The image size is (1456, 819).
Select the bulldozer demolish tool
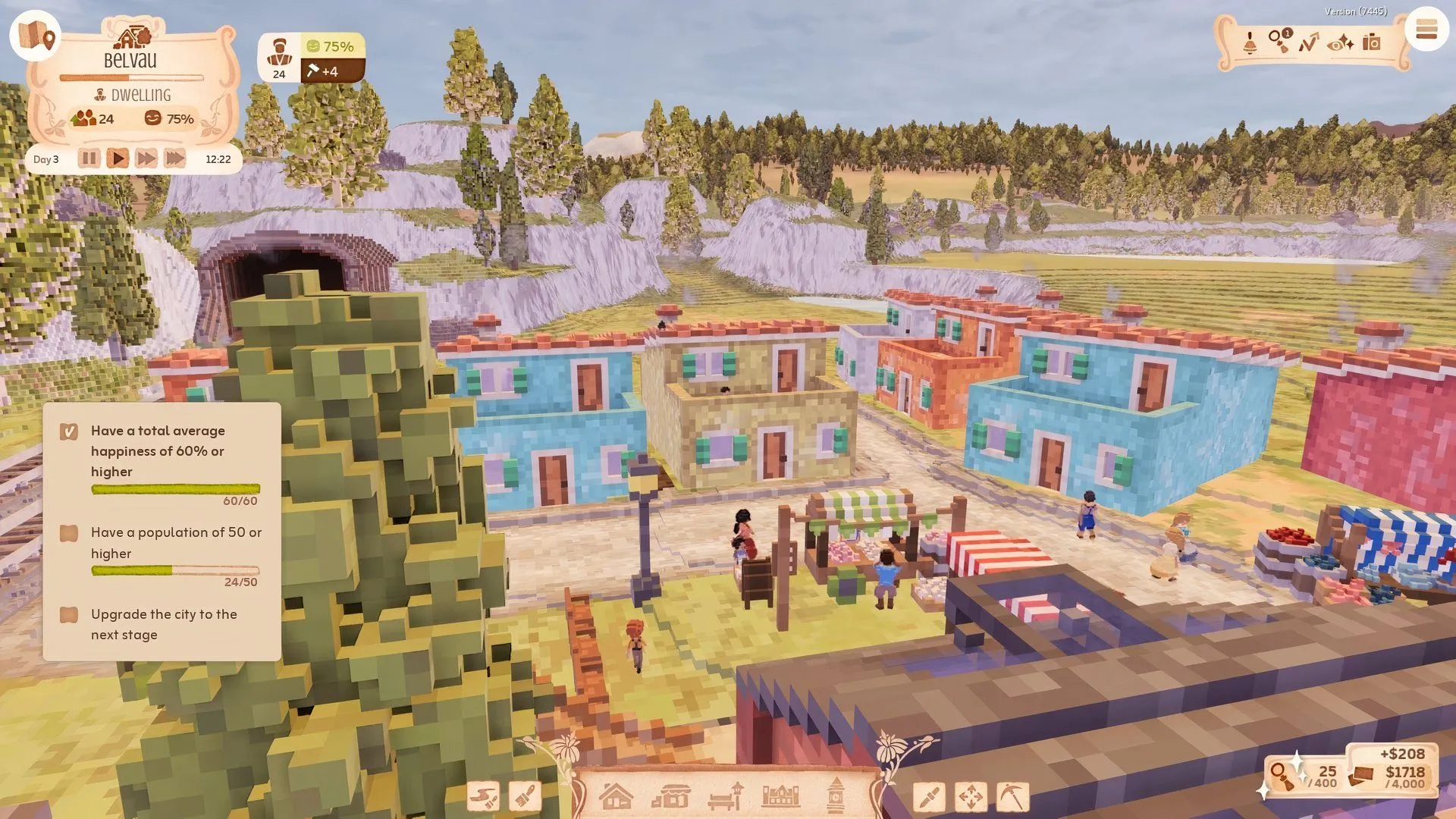point(485,798)
